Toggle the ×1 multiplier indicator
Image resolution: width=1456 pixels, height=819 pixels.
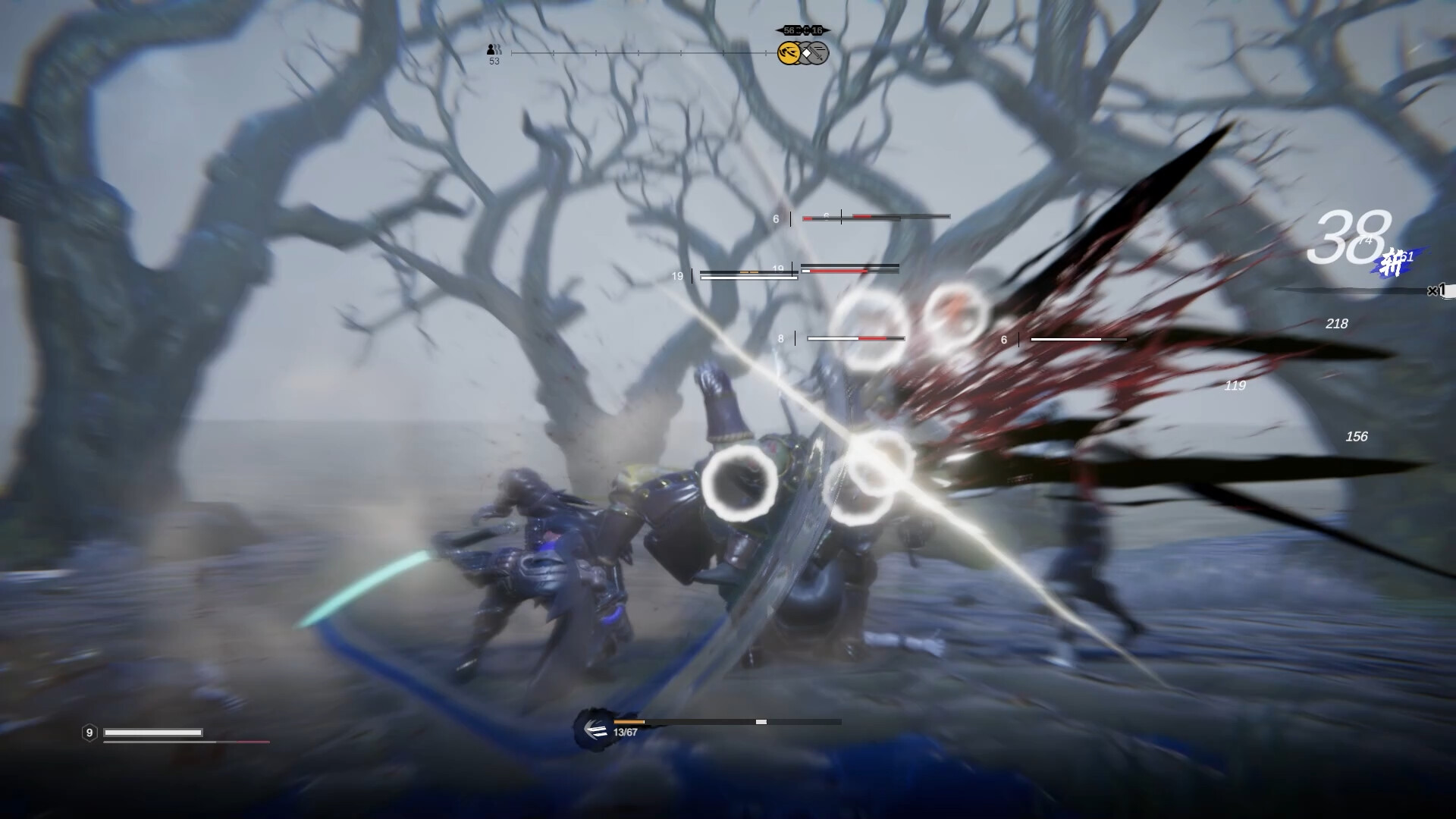click(1436, 289)
